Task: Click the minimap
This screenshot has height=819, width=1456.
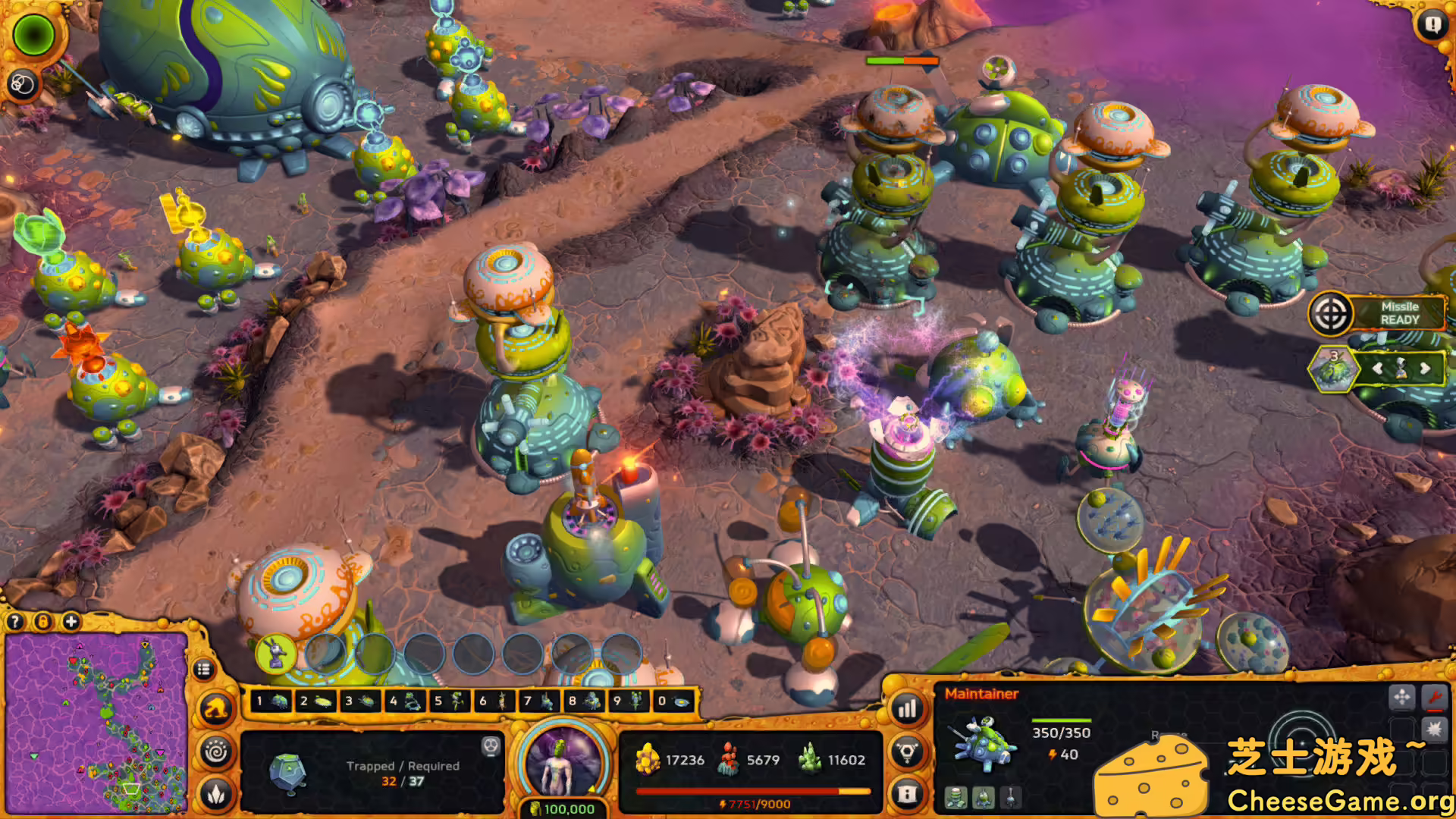Action: tap(96, 724)
